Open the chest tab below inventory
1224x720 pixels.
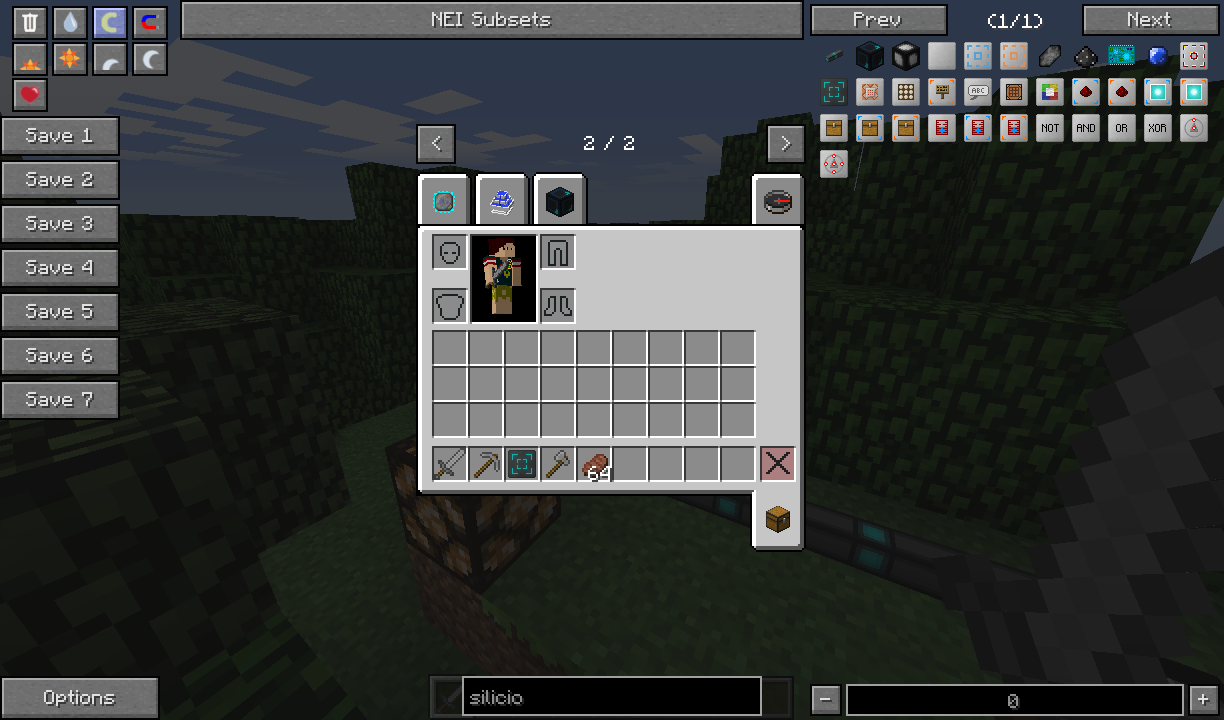pos(777,519)
